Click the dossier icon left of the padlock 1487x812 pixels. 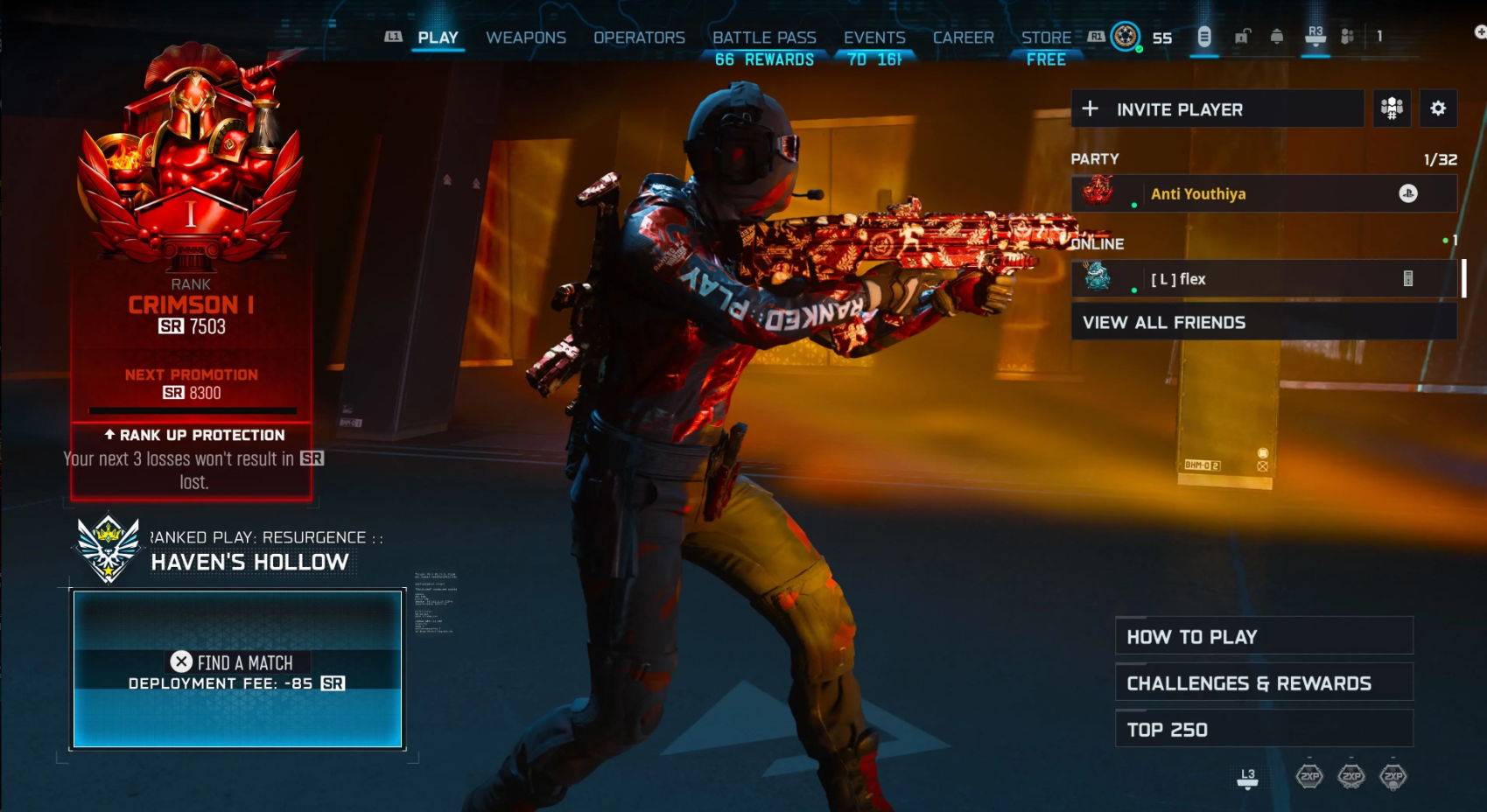(1204, 38)
